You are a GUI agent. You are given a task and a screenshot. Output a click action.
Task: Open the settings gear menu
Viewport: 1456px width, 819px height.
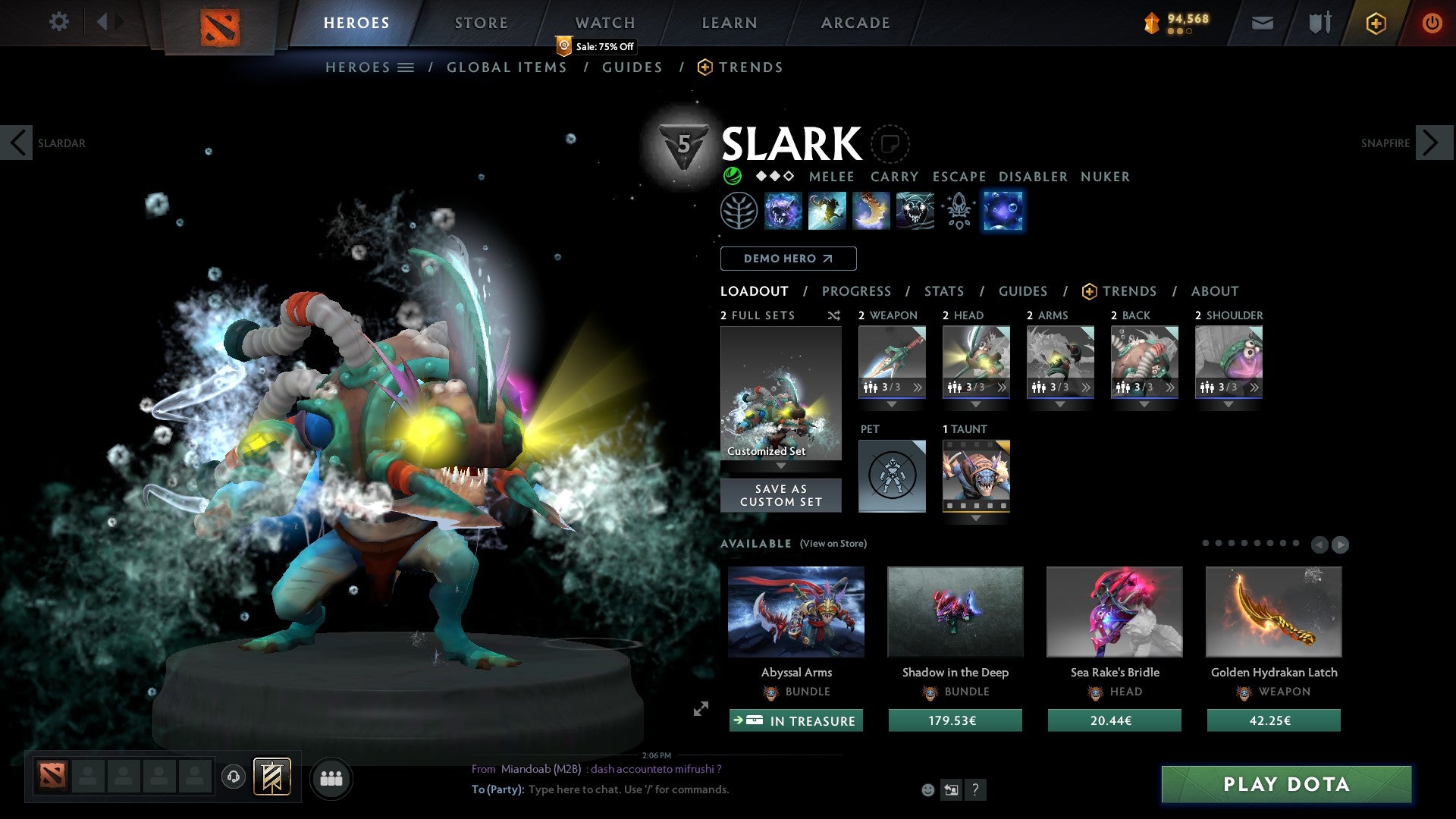[x=59, y=22]
